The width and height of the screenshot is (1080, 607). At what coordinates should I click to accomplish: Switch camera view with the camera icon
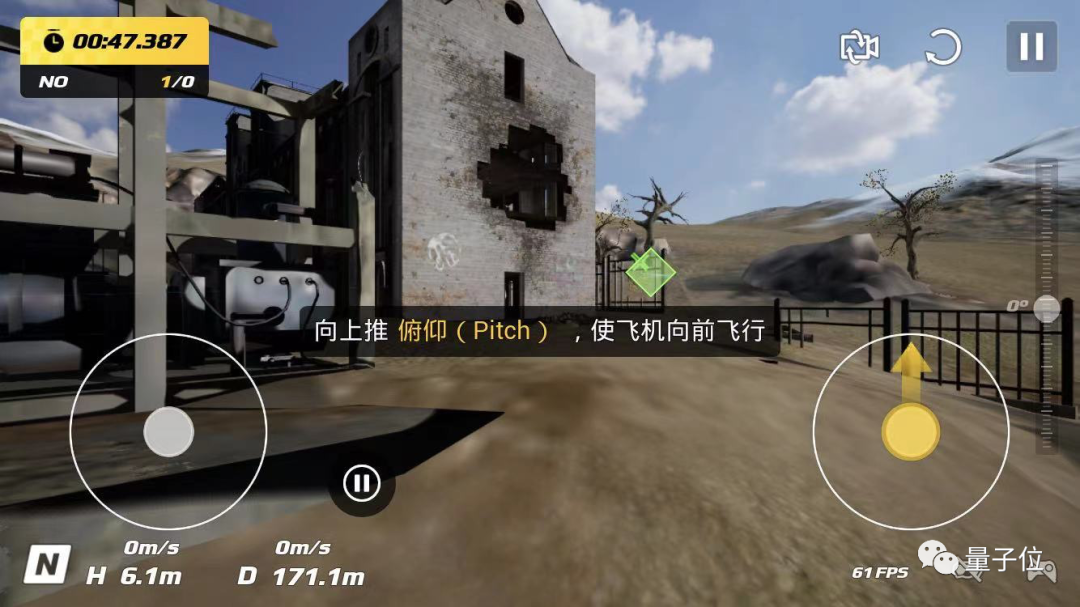(x=860, y=47)
